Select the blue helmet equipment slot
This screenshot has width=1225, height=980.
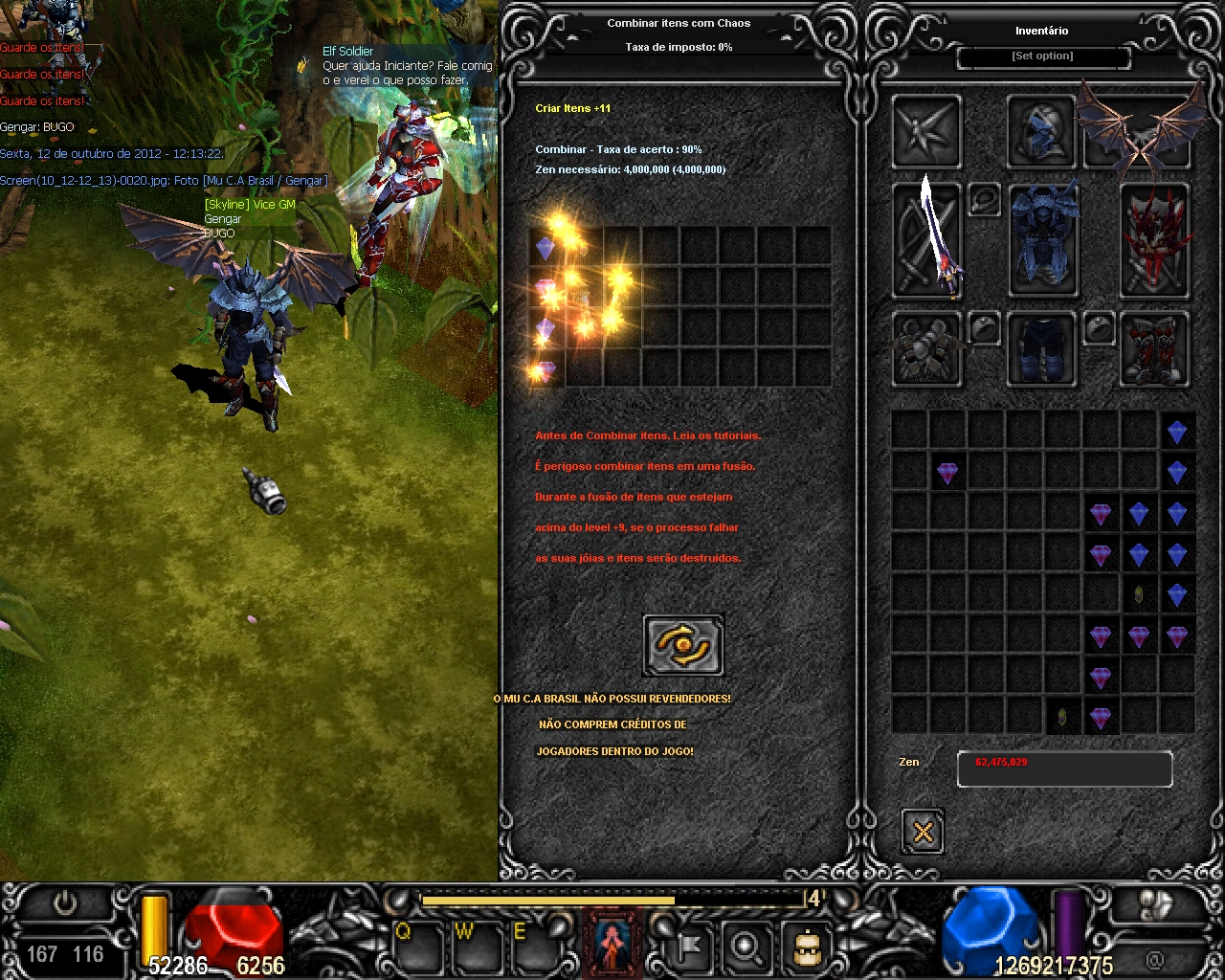pos(1040,132)
